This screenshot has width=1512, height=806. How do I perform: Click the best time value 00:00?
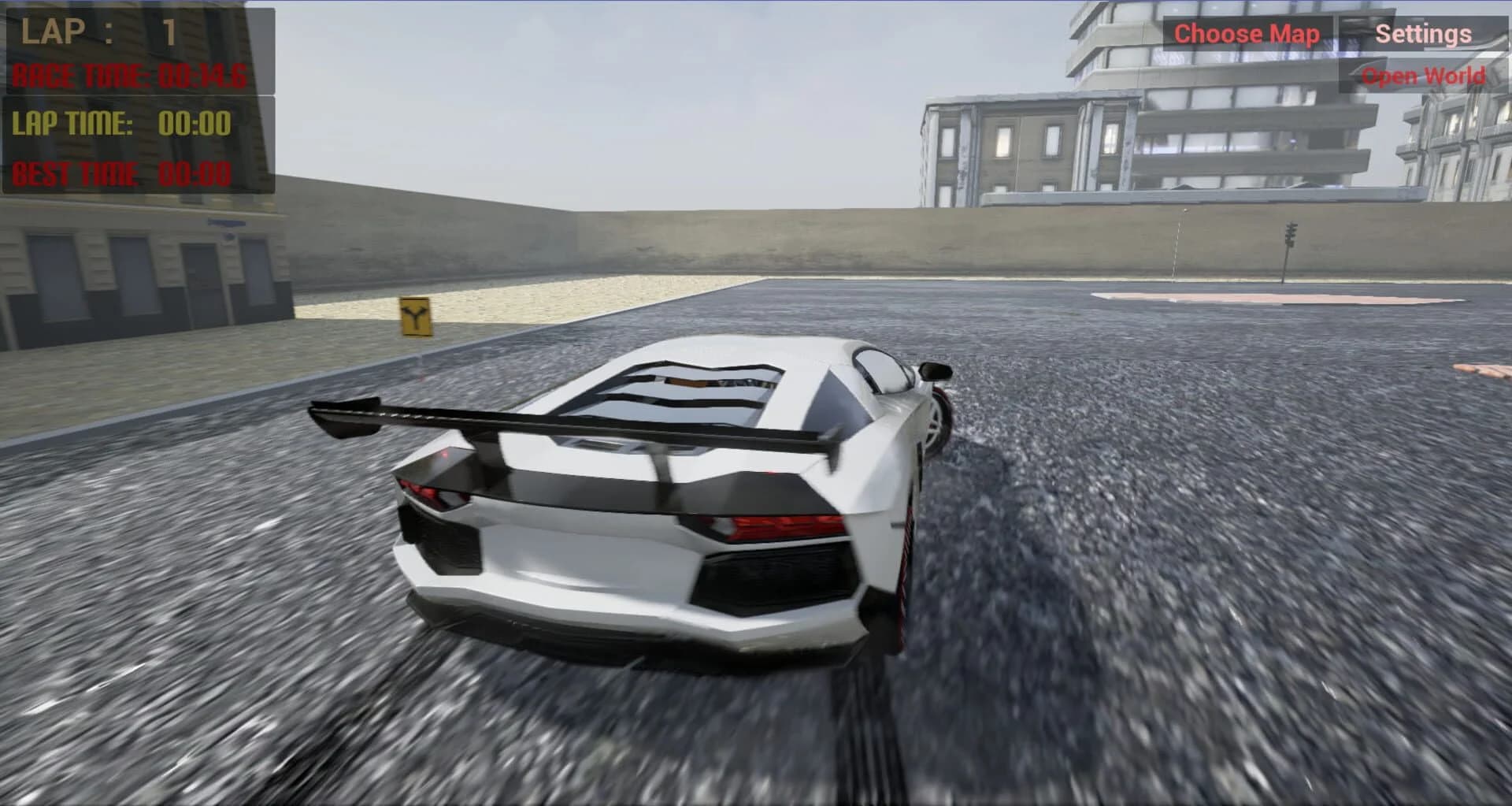(195, 174)
